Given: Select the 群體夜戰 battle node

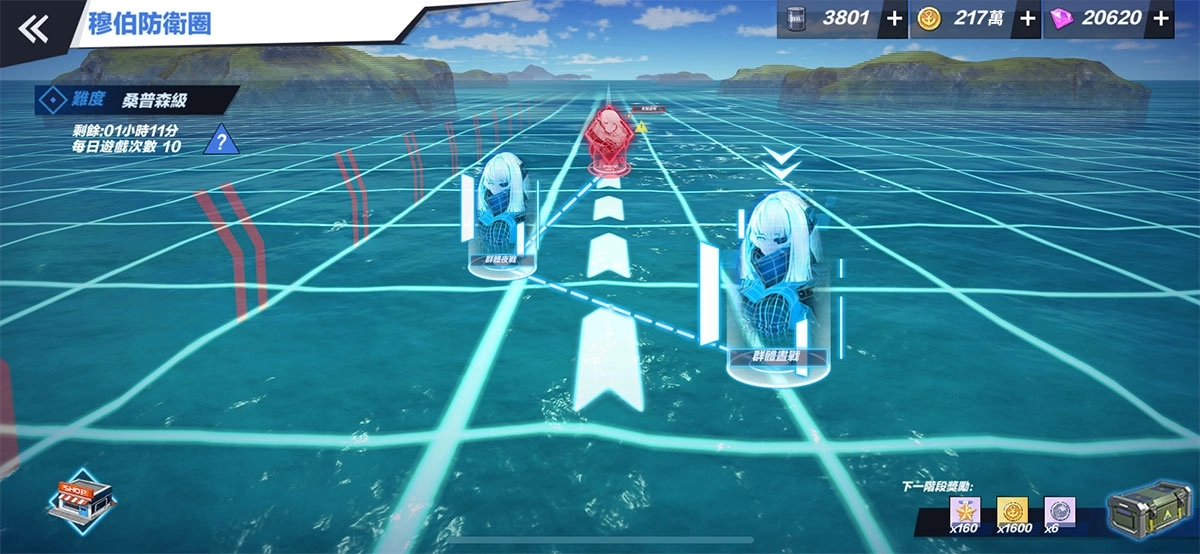Looking at the screenshot, I should tap(497, 213).
